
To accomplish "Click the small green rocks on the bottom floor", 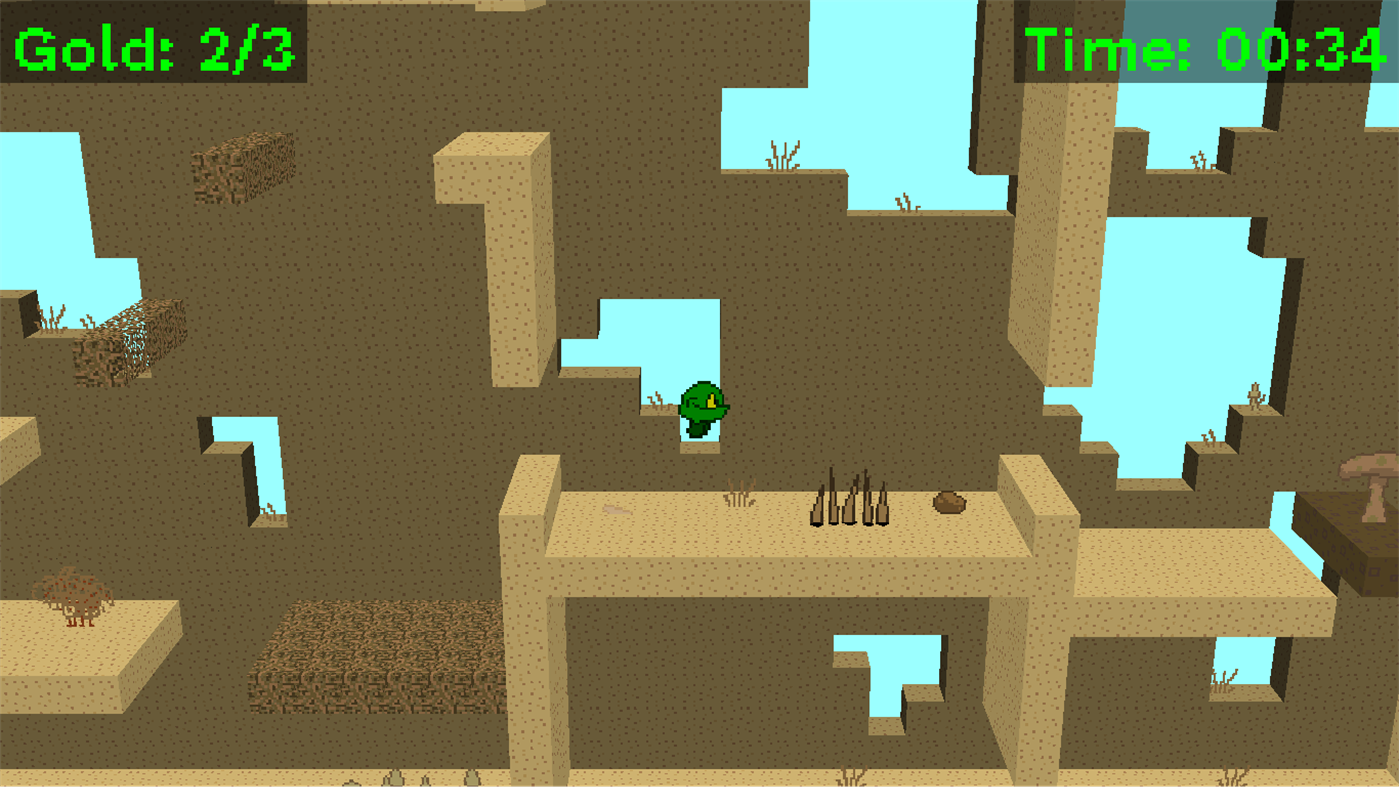I will tap(395, 779).
